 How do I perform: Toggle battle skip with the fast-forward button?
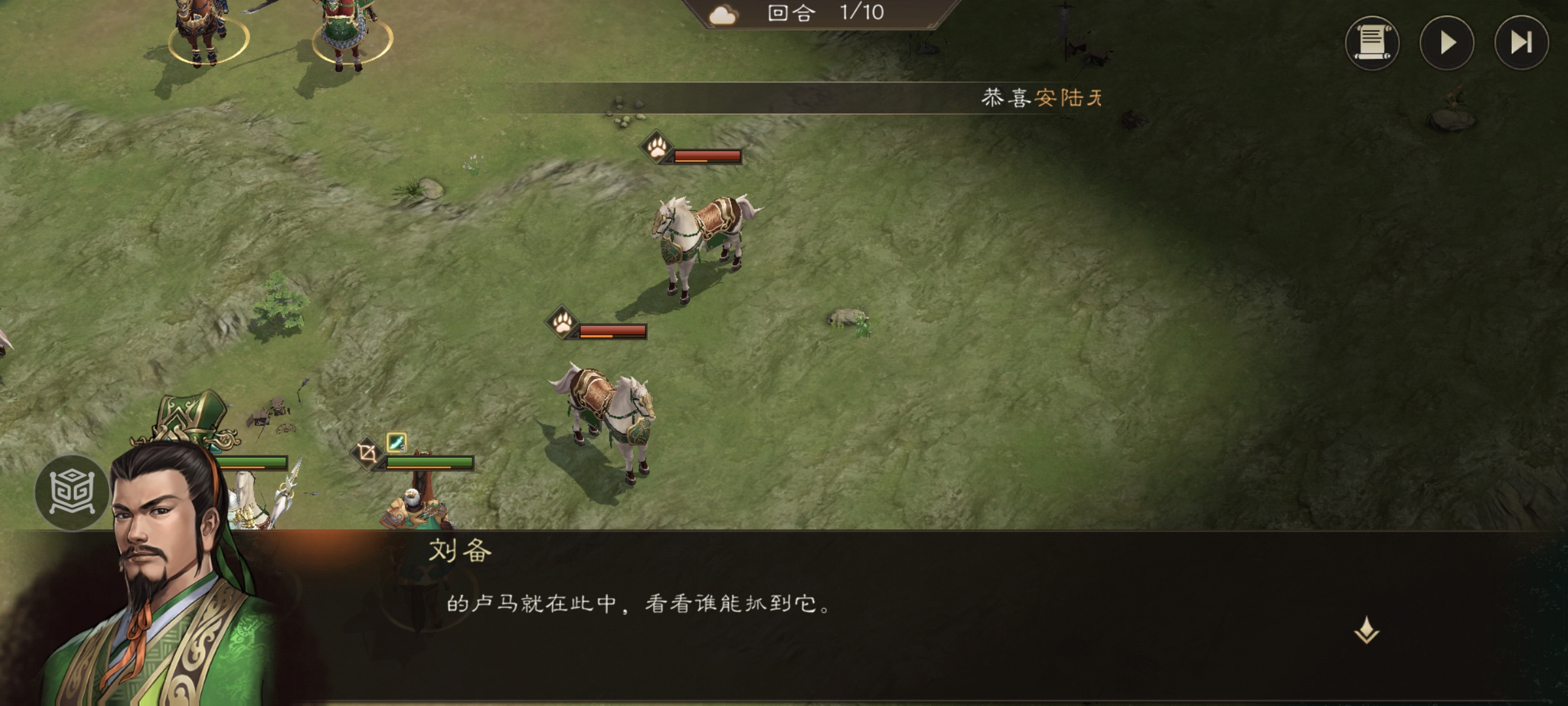click(x=1522, y=42)
